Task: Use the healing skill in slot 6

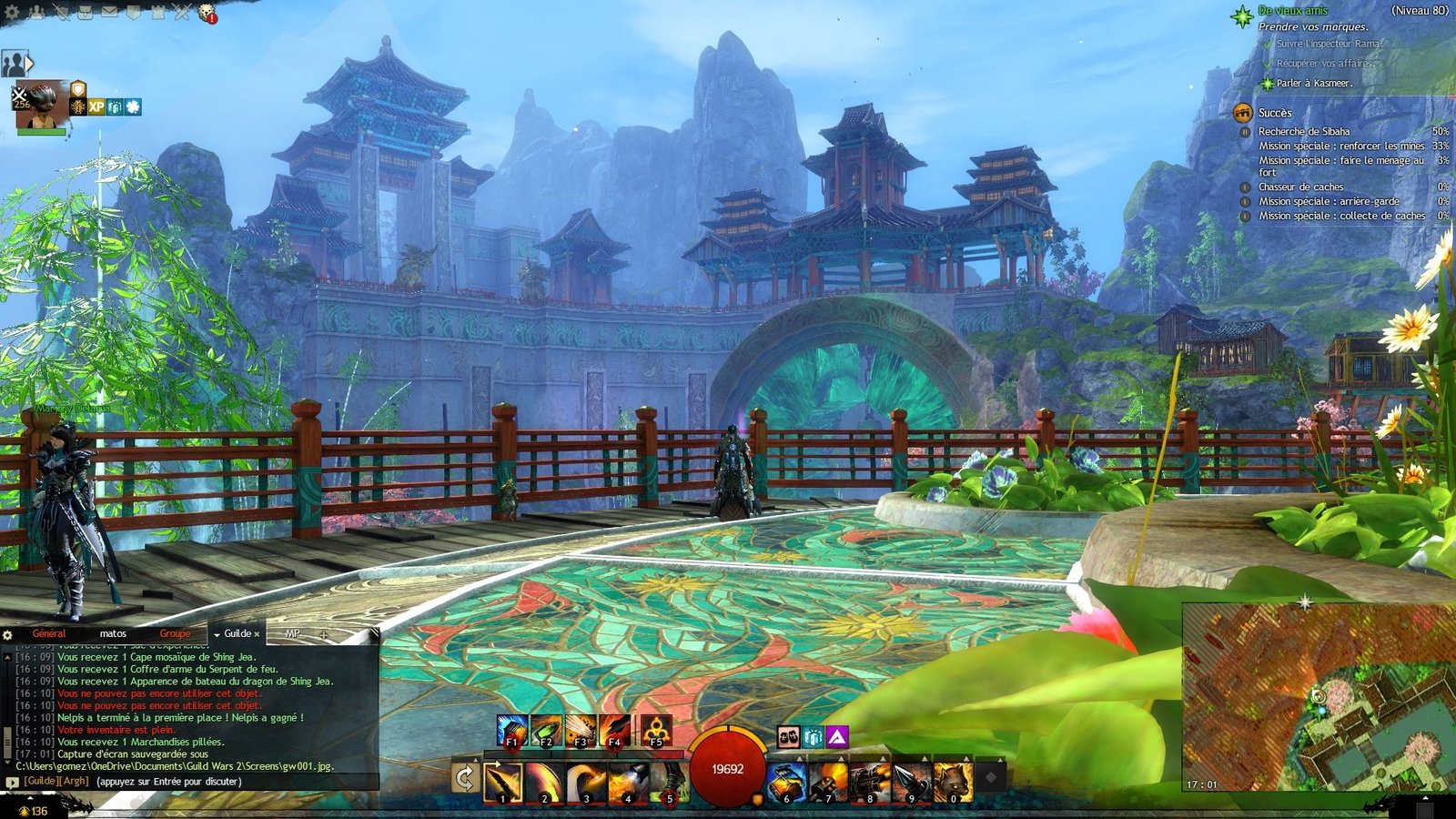Action: tap(786, 782)
